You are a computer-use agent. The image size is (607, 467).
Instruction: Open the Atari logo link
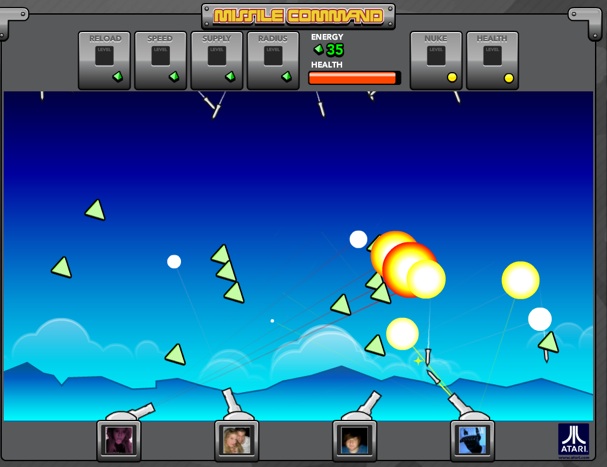click(574, 440)
